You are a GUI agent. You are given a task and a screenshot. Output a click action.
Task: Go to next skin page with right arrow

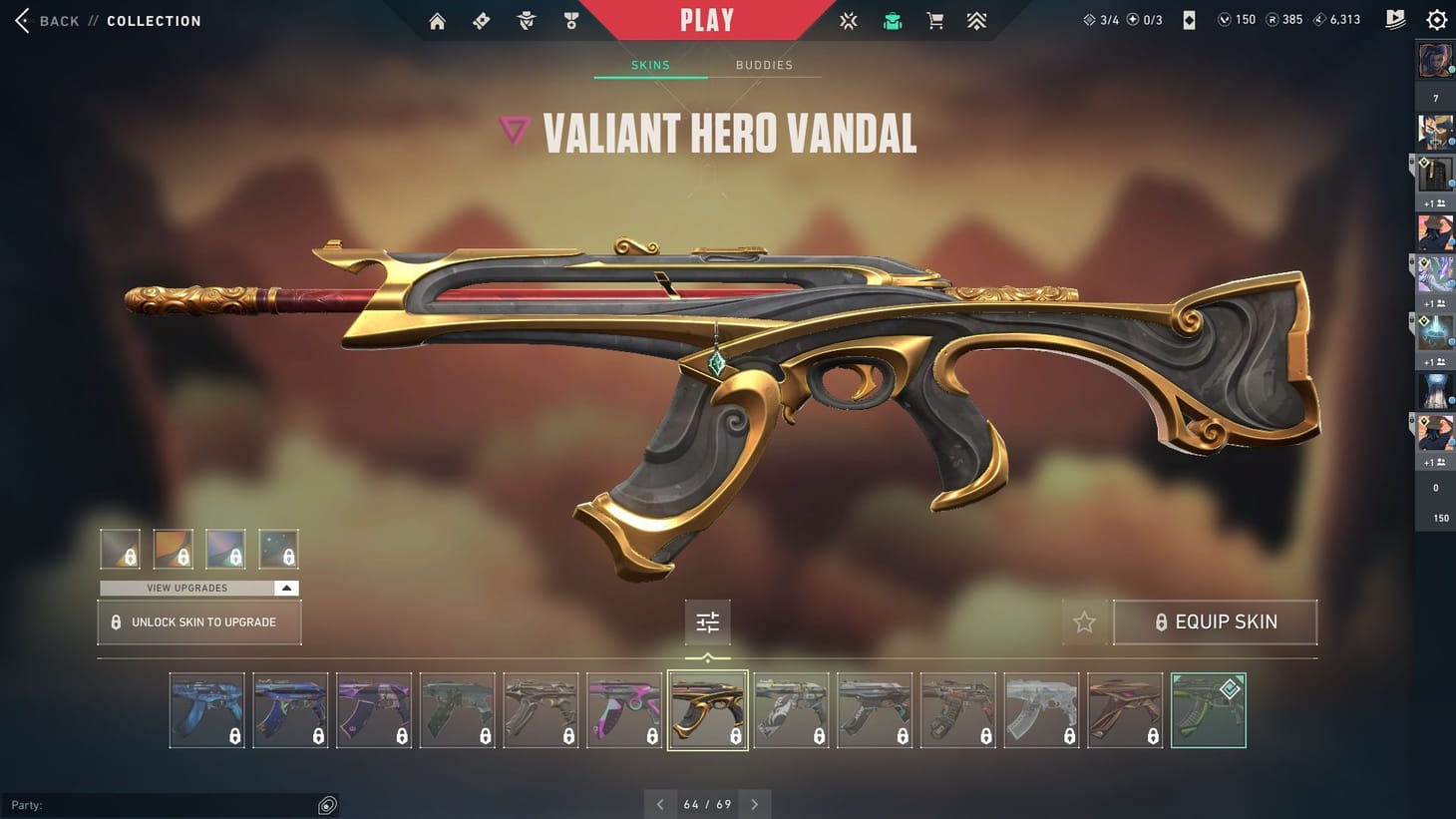[x=755, y=804]
